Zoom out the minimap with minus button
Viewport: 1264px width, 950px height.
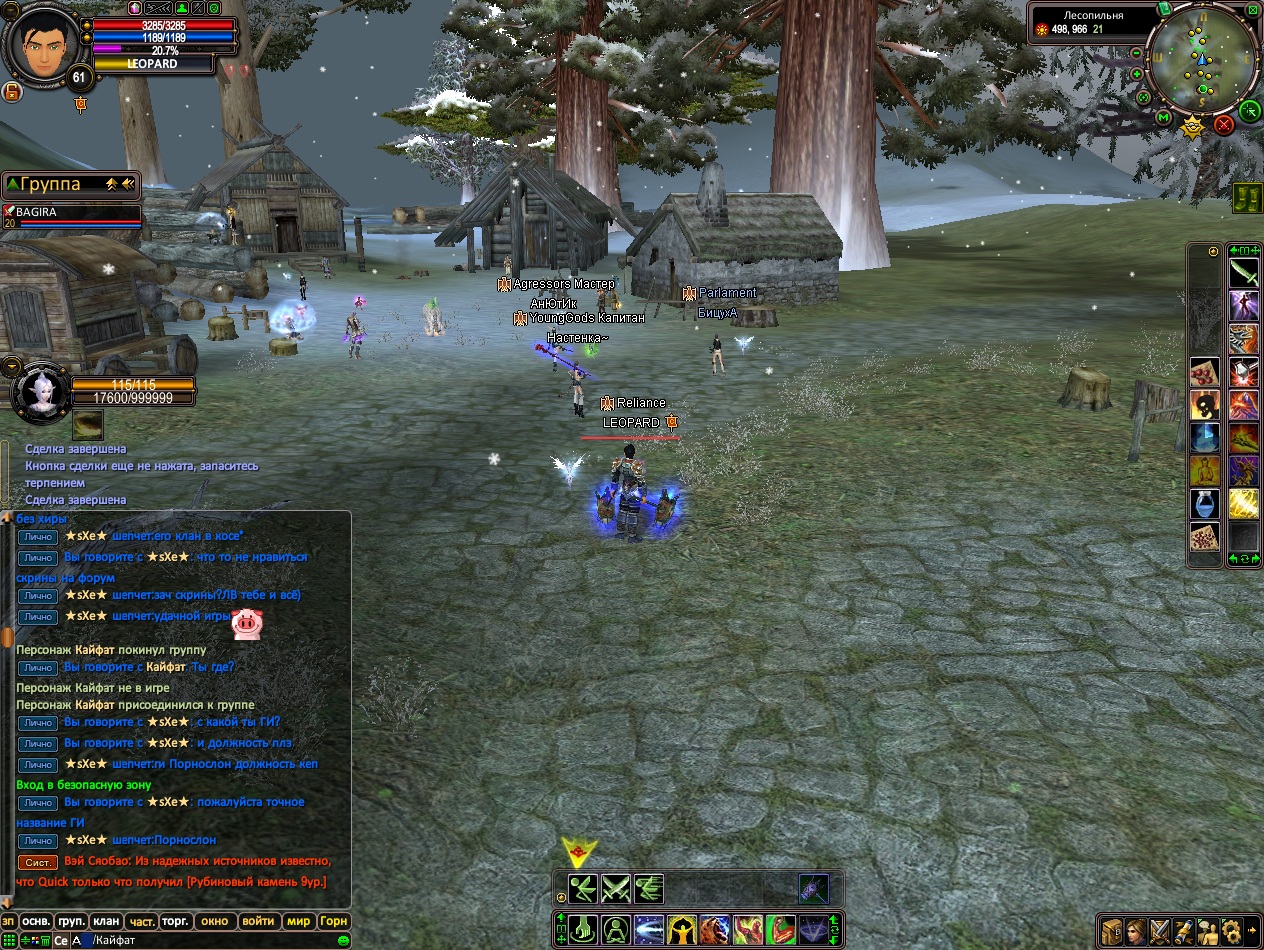coord(1137,51)
